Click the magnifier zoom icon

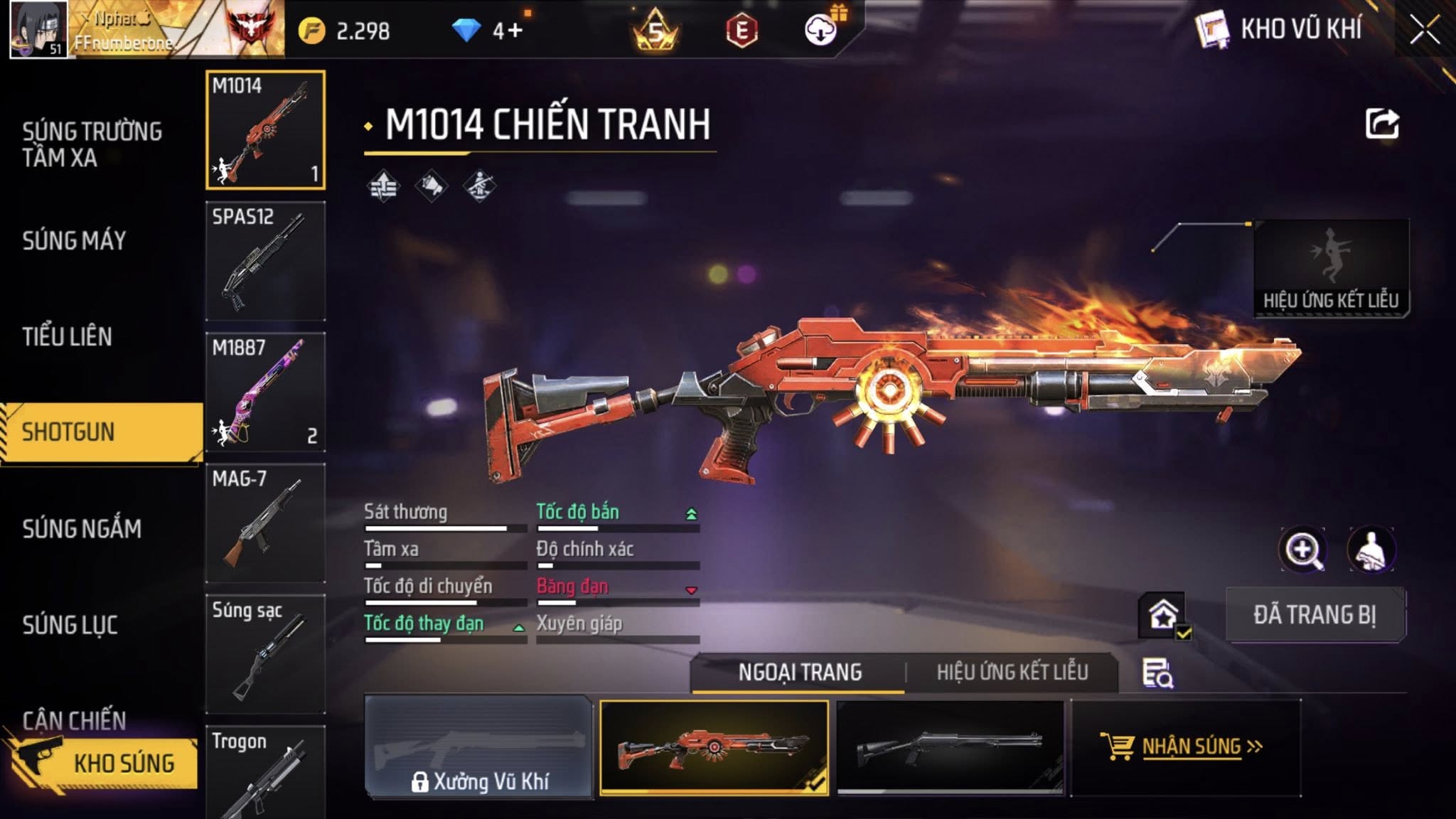(1302, 550)
